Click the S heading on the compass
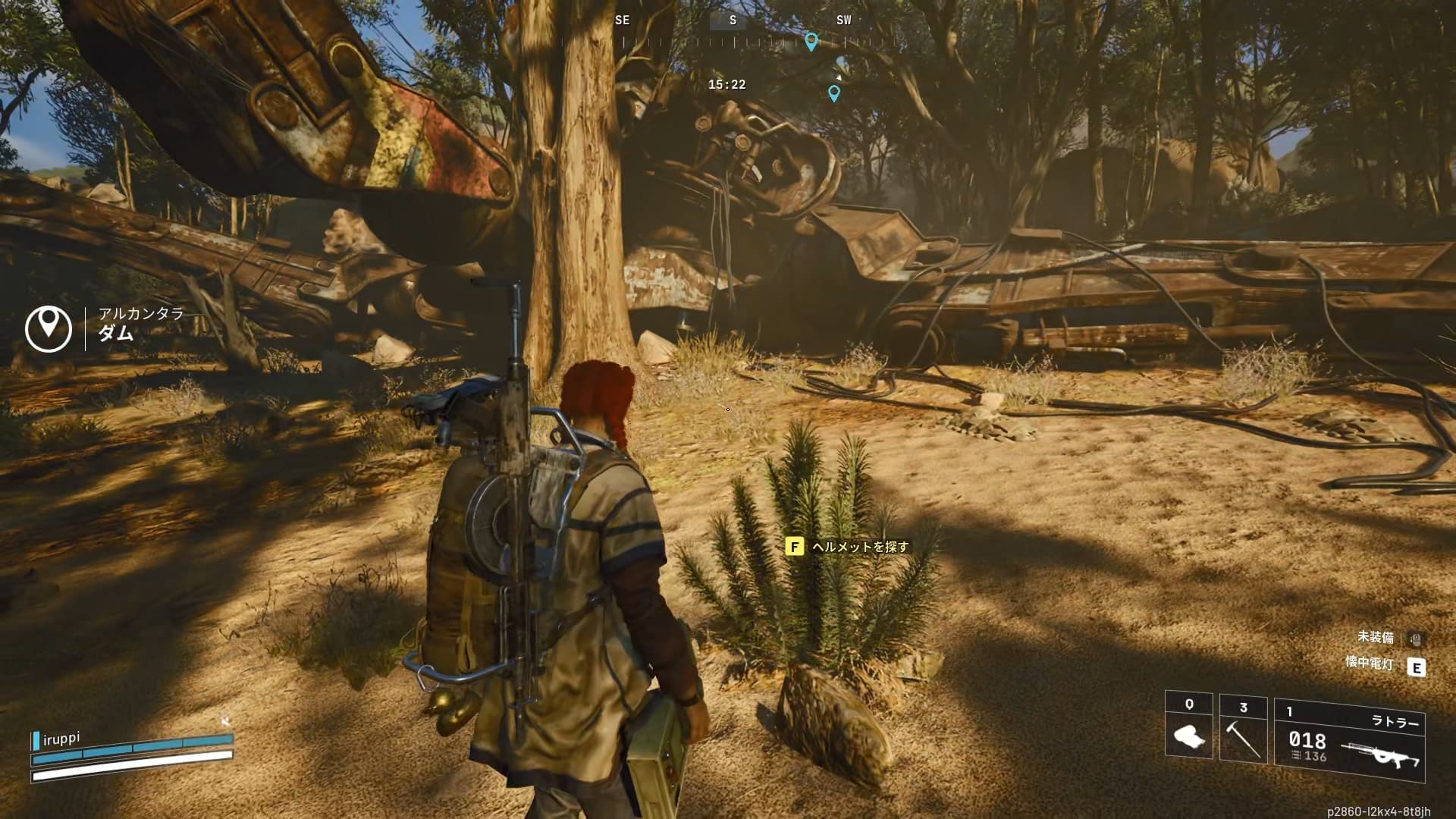This screenshot has height=819, width=1456. point(733,20)
